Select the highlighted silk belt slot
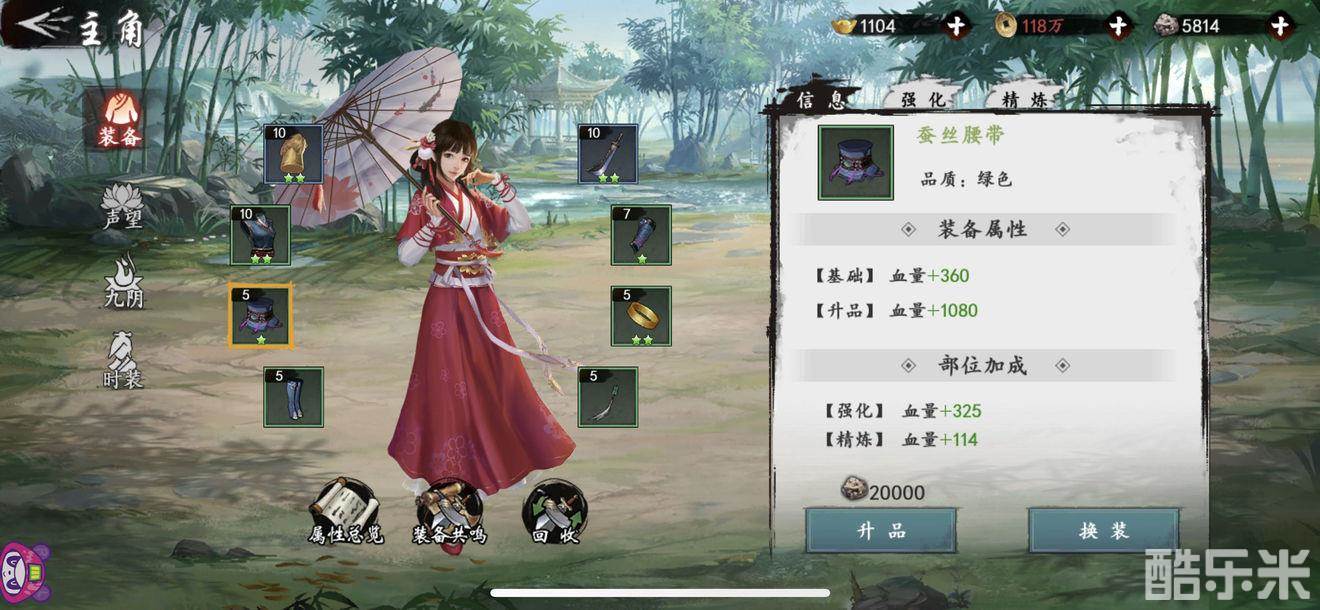Screen dimensions: 1320x610 point(260,316)
